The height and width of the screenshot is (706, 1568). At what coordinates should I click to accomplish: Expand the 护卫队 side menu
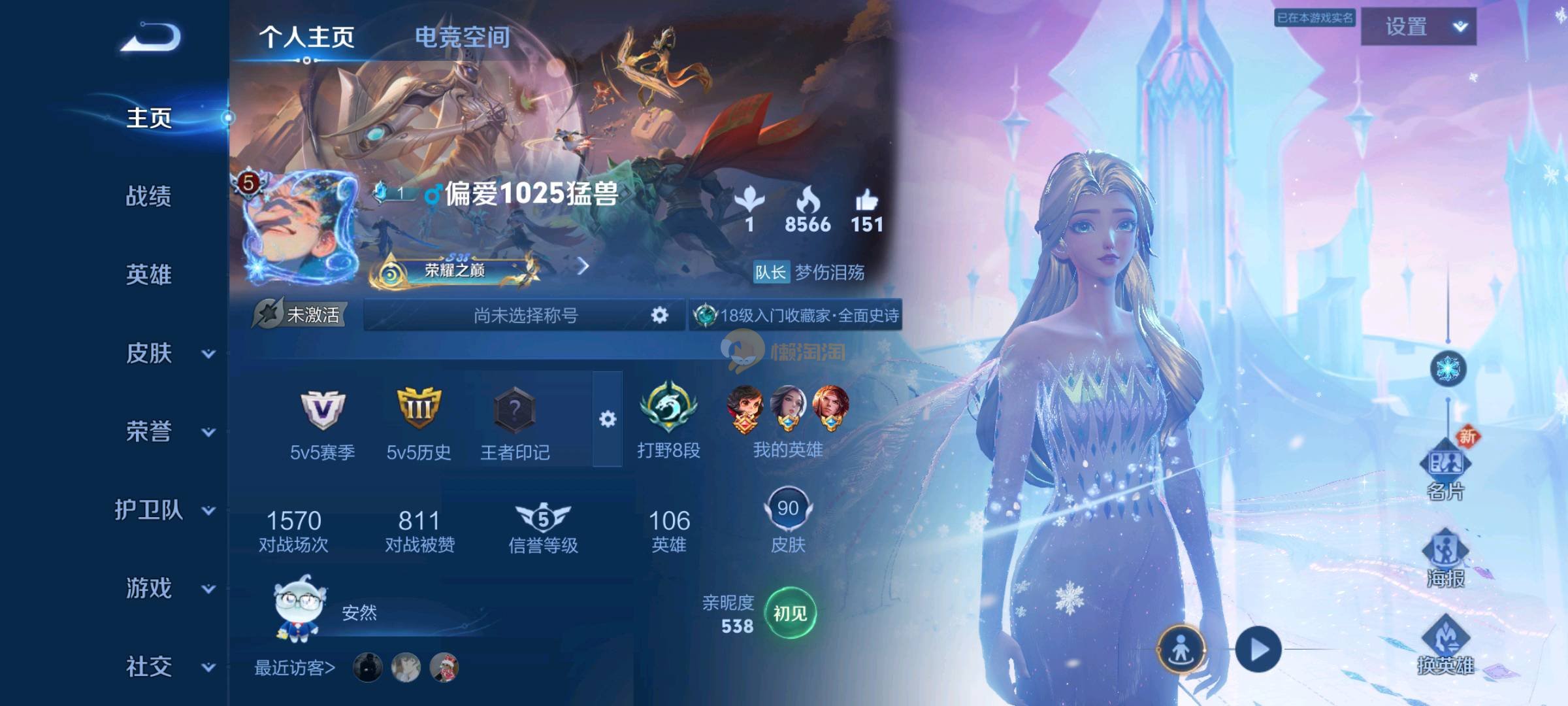(208, 511)
